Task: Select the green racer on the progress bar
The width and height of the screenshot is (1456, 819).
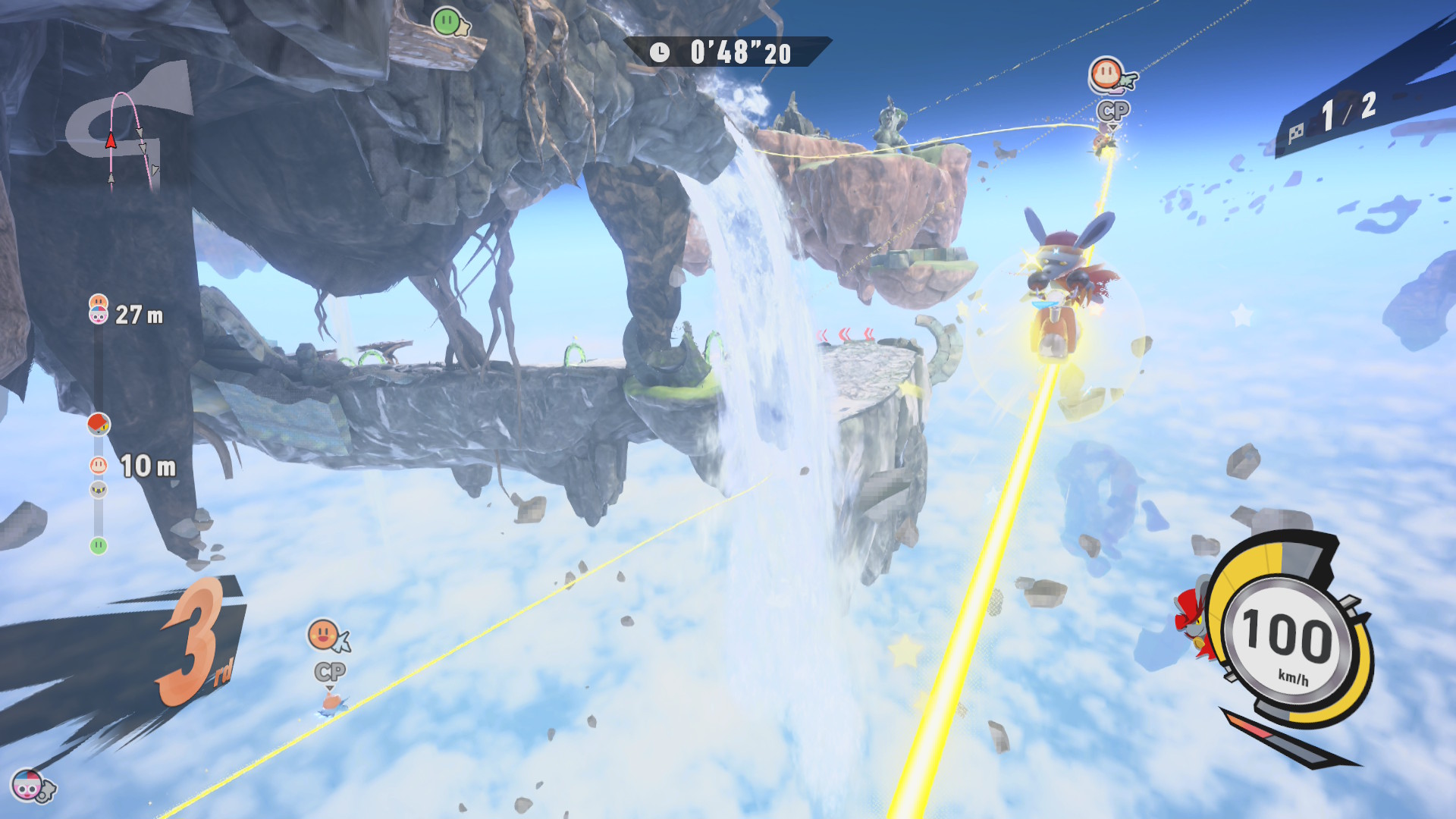Action: coord(99,545)
